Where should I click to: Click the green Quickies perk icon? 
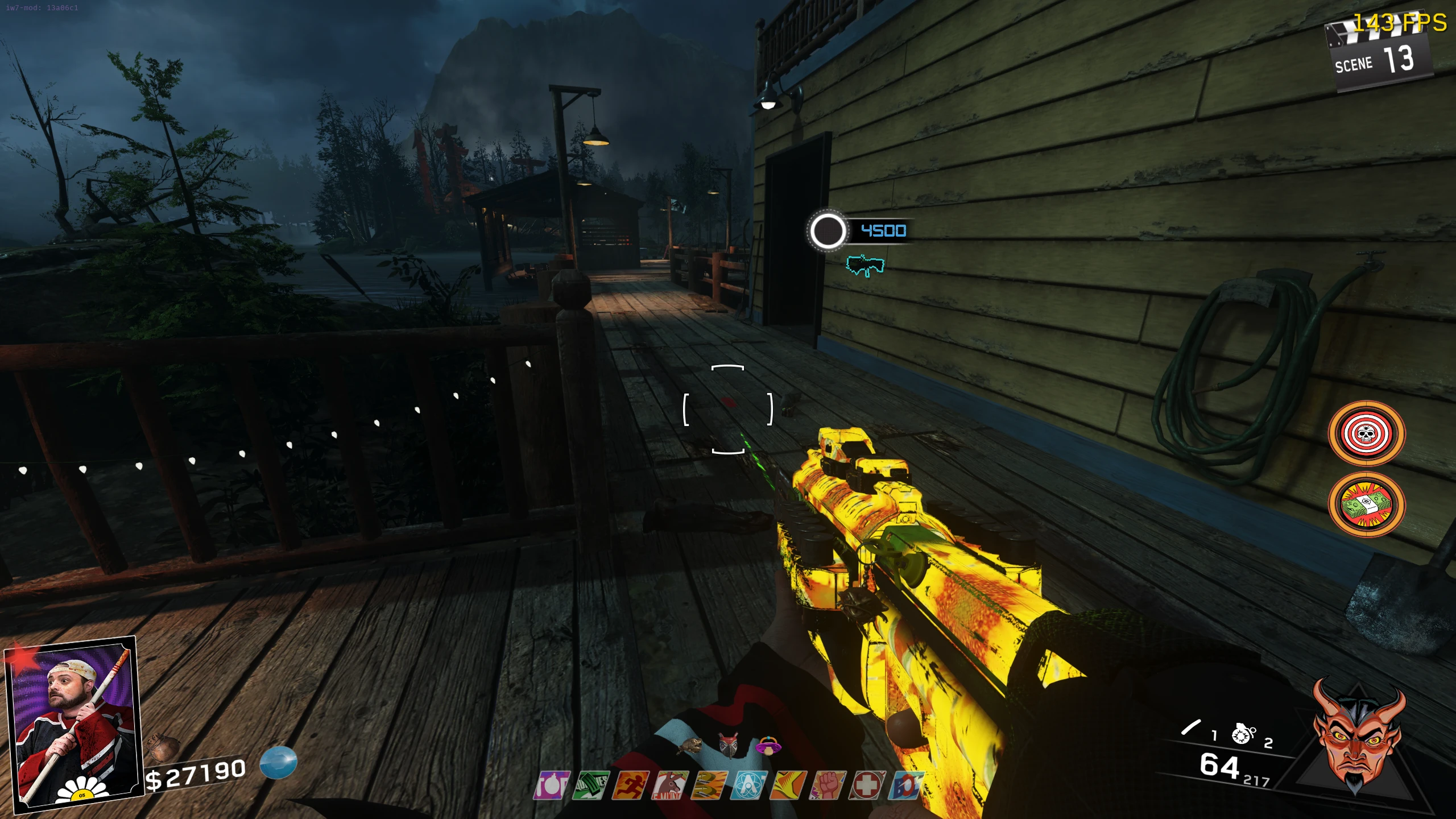(x=591, y=786)
